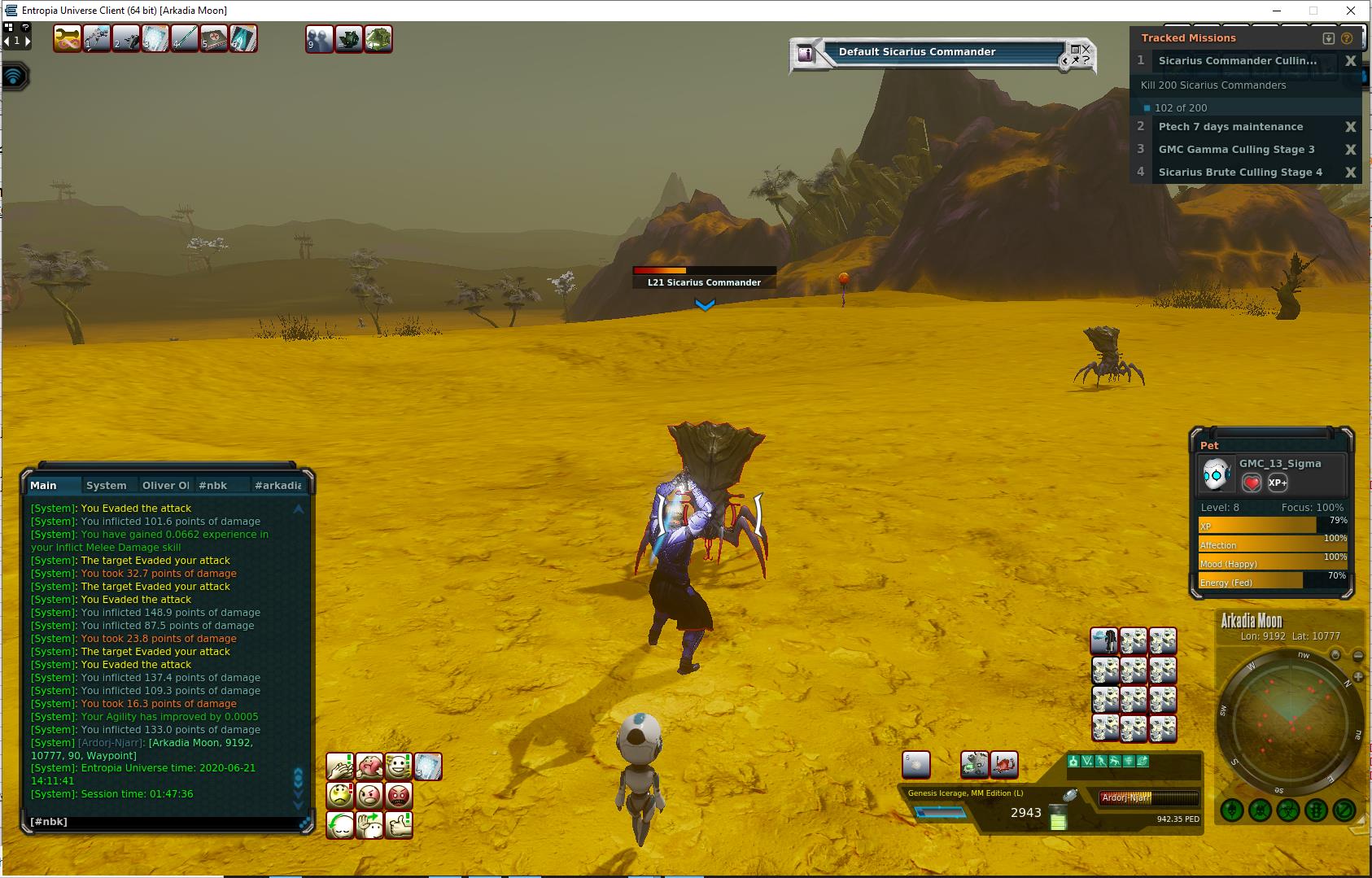
Task: Go to the next hotbar page
Action: (x=27, y=41)
